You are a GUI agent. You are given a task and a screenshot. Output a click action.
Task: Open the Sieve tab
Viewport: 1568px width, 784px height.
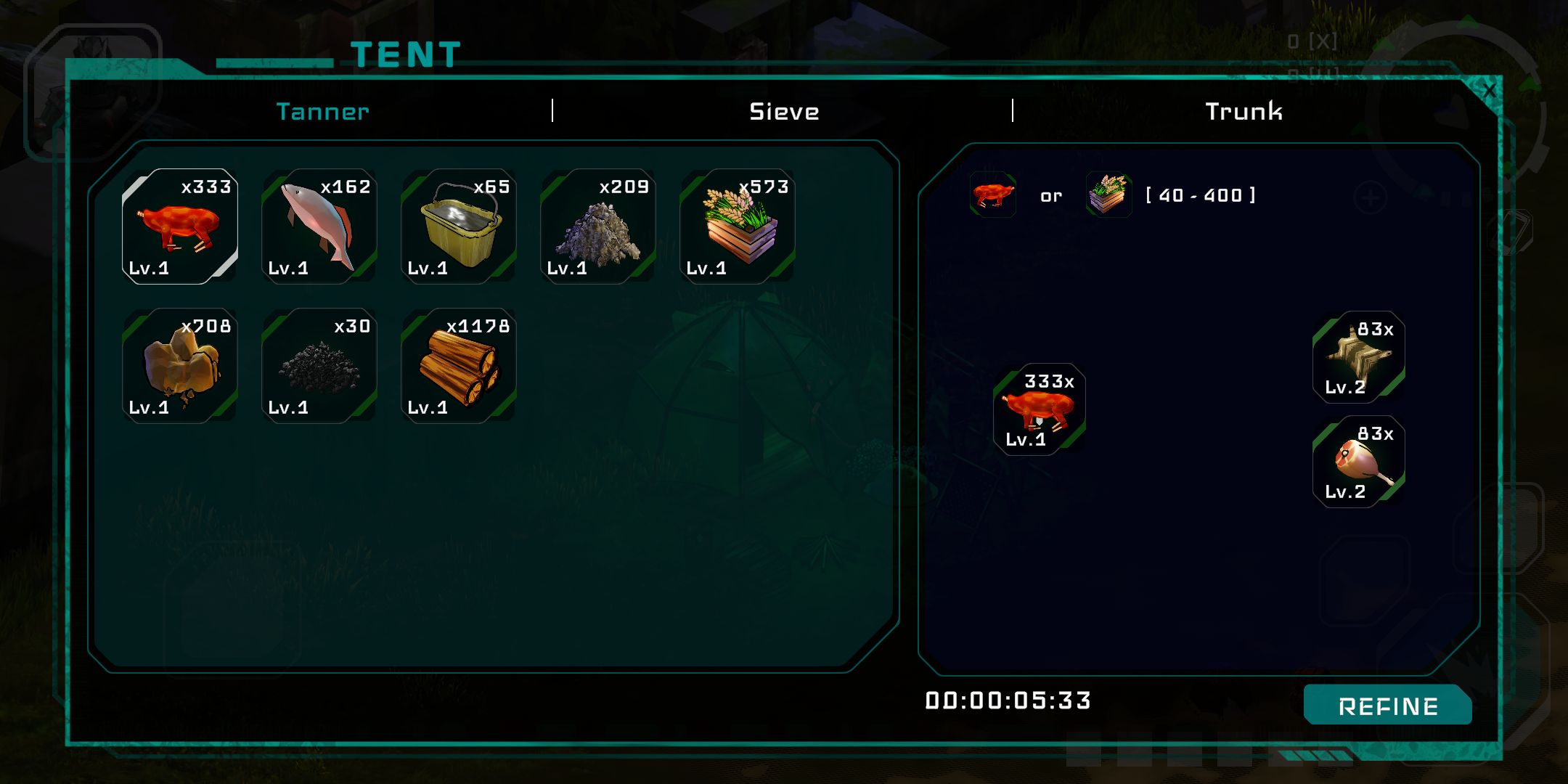coord(784,111)
